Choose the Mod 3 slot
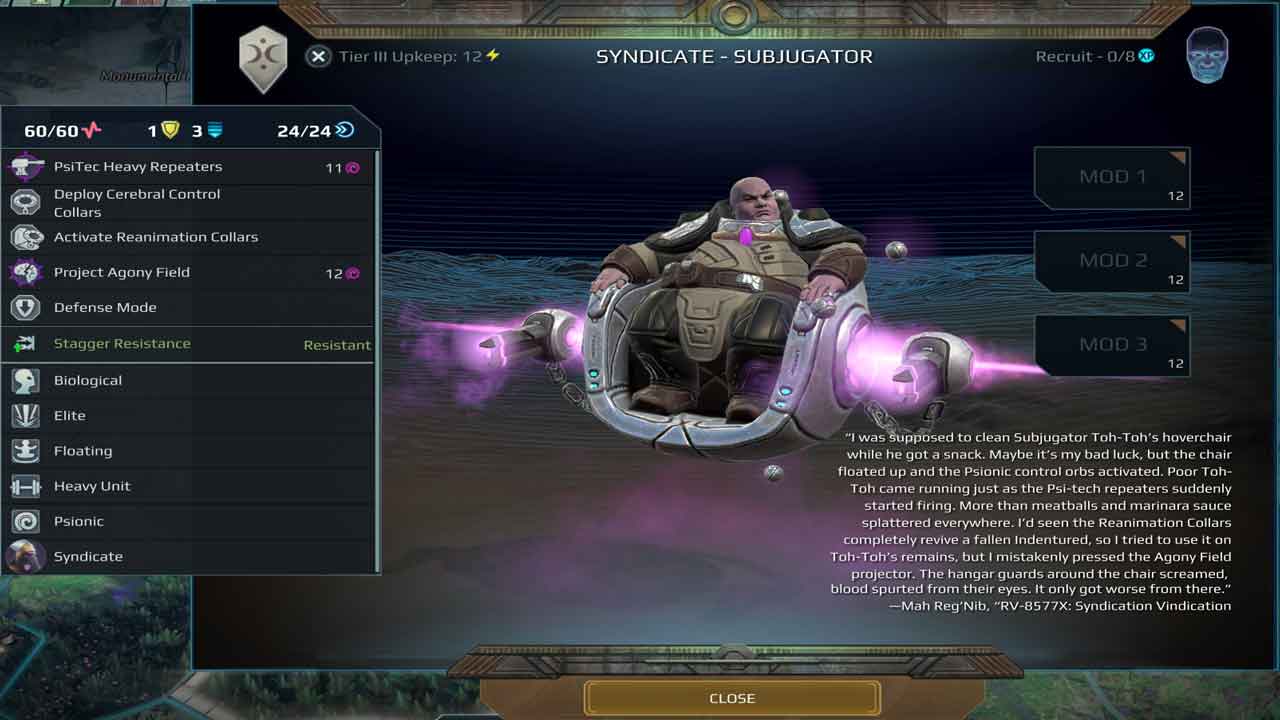Screen dimensions: 1280x720 1111,346
